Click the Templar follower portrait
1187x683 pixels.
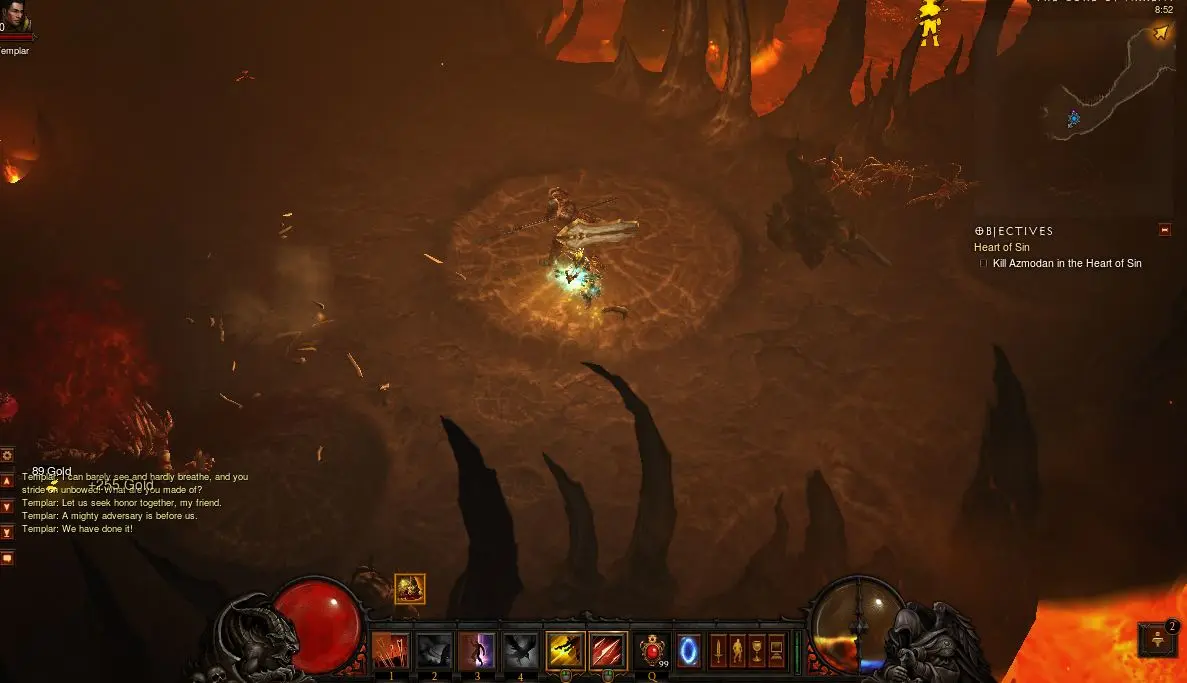[x=16, y=20]
